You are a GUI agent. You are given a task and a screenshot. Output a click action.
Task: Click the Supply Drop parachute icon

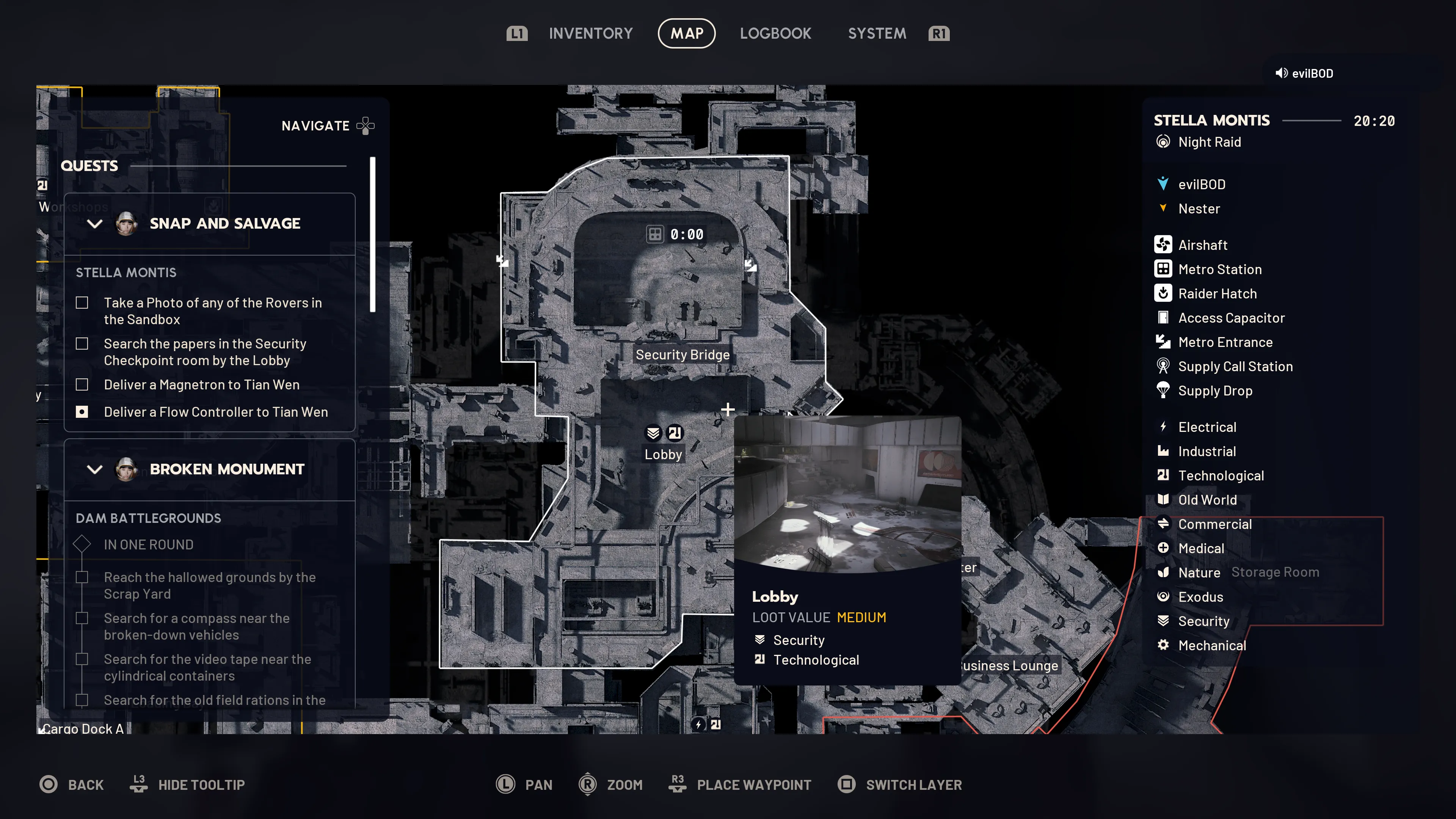pyautogui.click(x=1164, y=391)
